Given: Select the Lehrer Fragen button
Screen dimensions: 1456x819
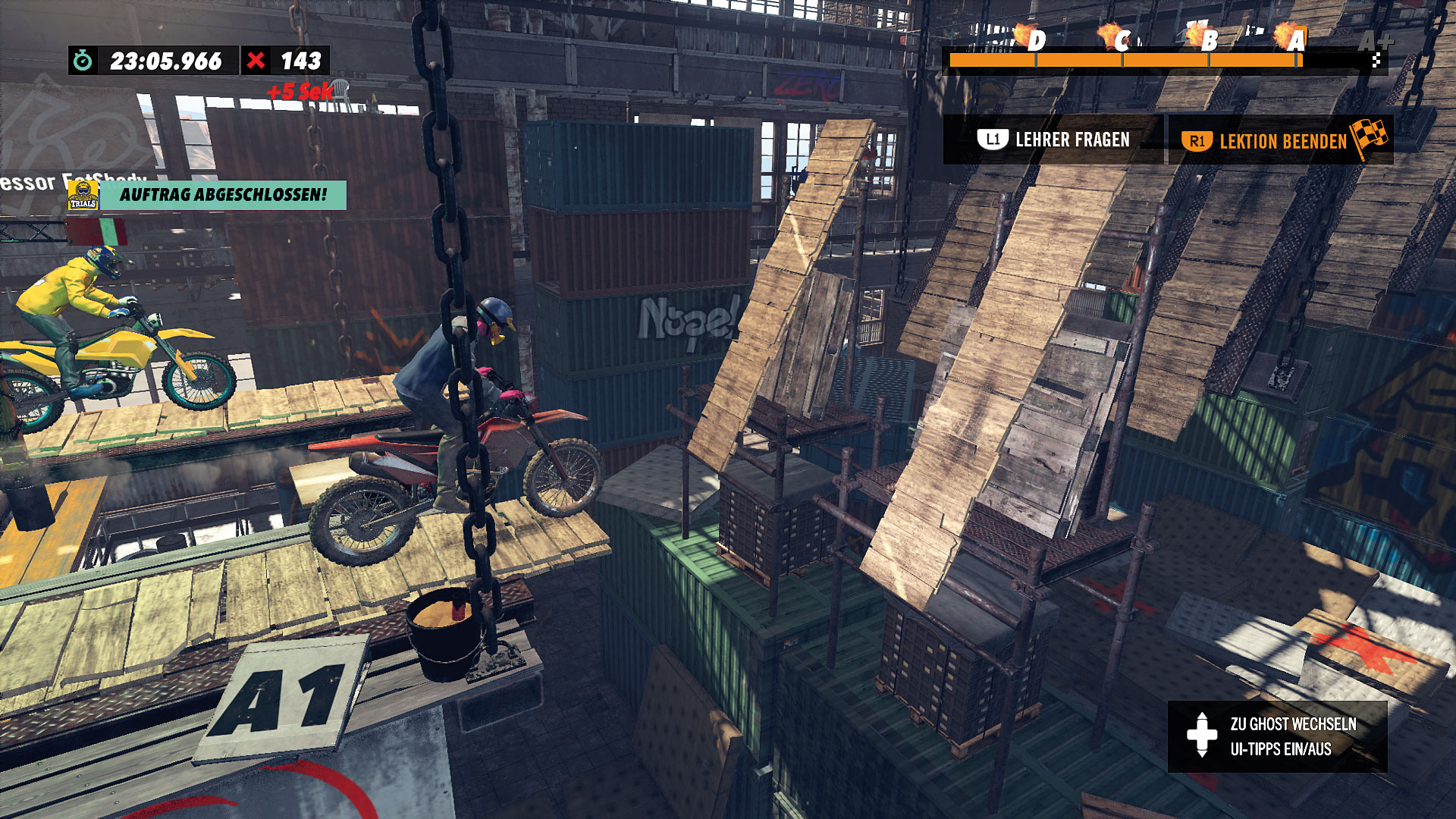Looking at the screenshot, I should click(1053, 140).
